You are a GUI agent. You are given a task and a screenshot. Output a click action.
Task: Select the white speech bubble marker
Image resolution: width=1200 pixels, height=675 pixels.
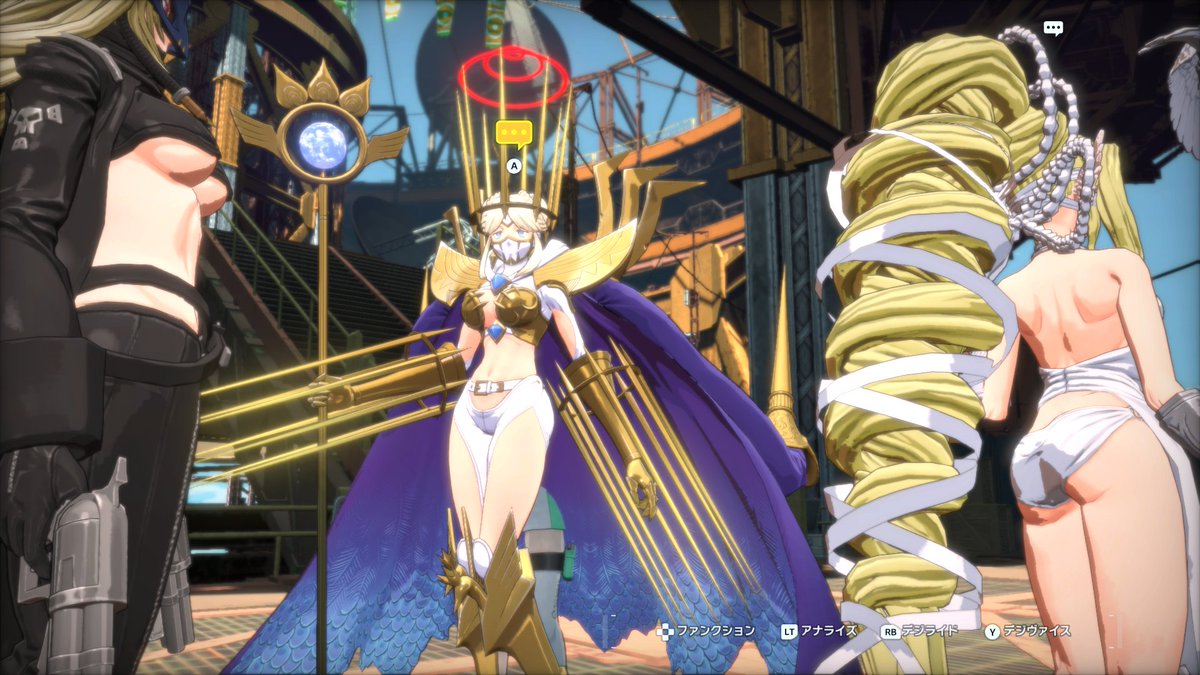click(1053, 28)
